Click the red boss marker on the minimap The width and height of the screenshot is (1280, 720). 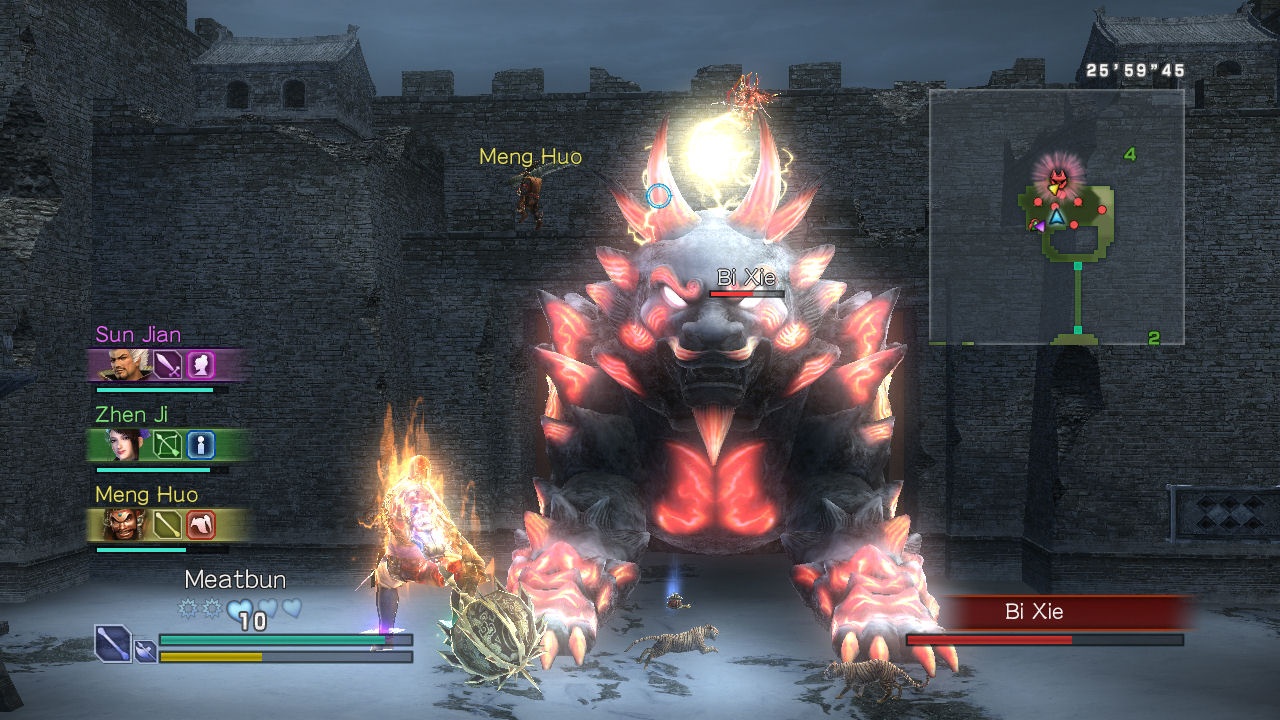point(1056,180)
